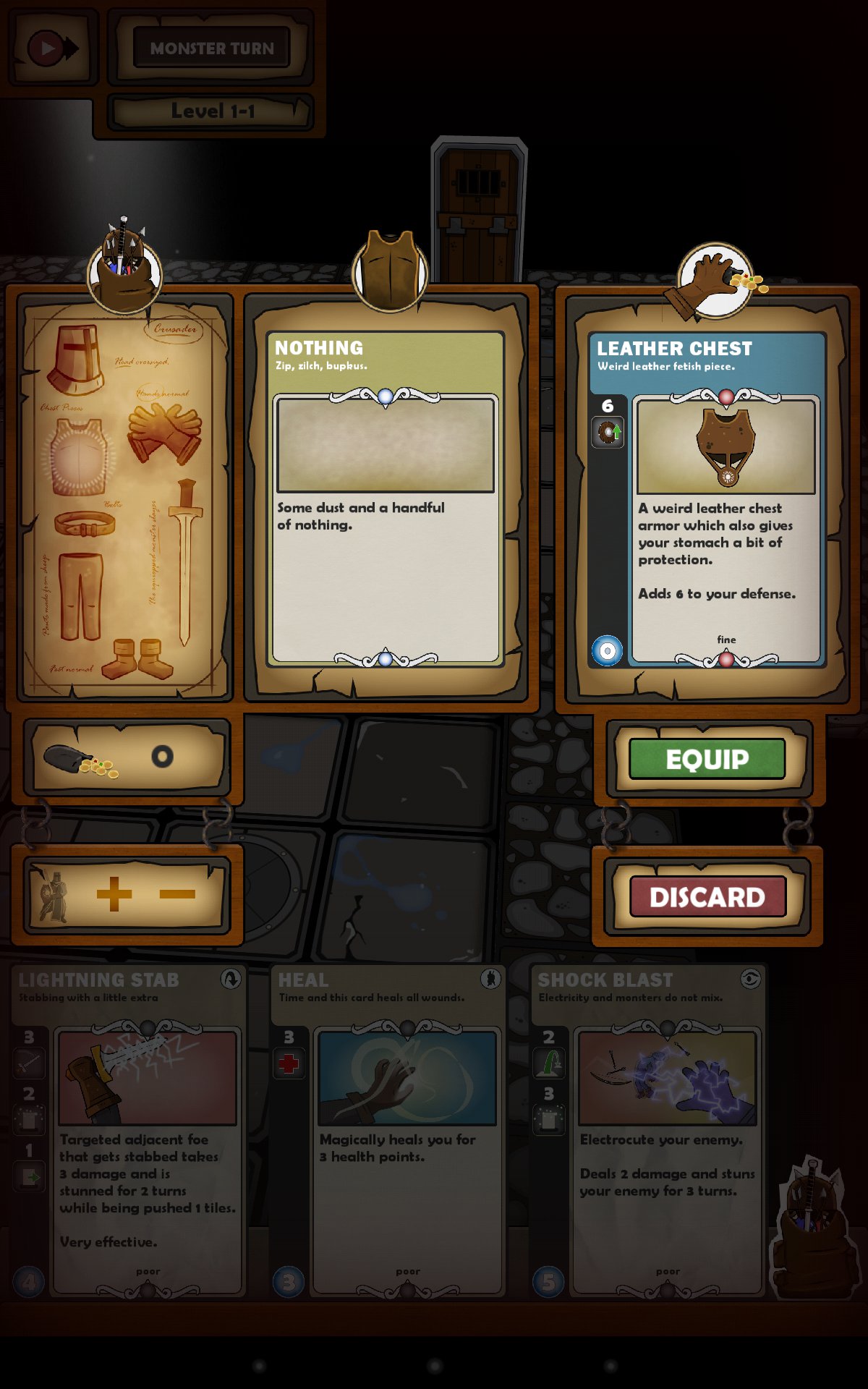Image resolution: width=868 pixels, height=1389 pixels.
Task: Select the gloves slot on equipment sheet
Action: [164, 433]
